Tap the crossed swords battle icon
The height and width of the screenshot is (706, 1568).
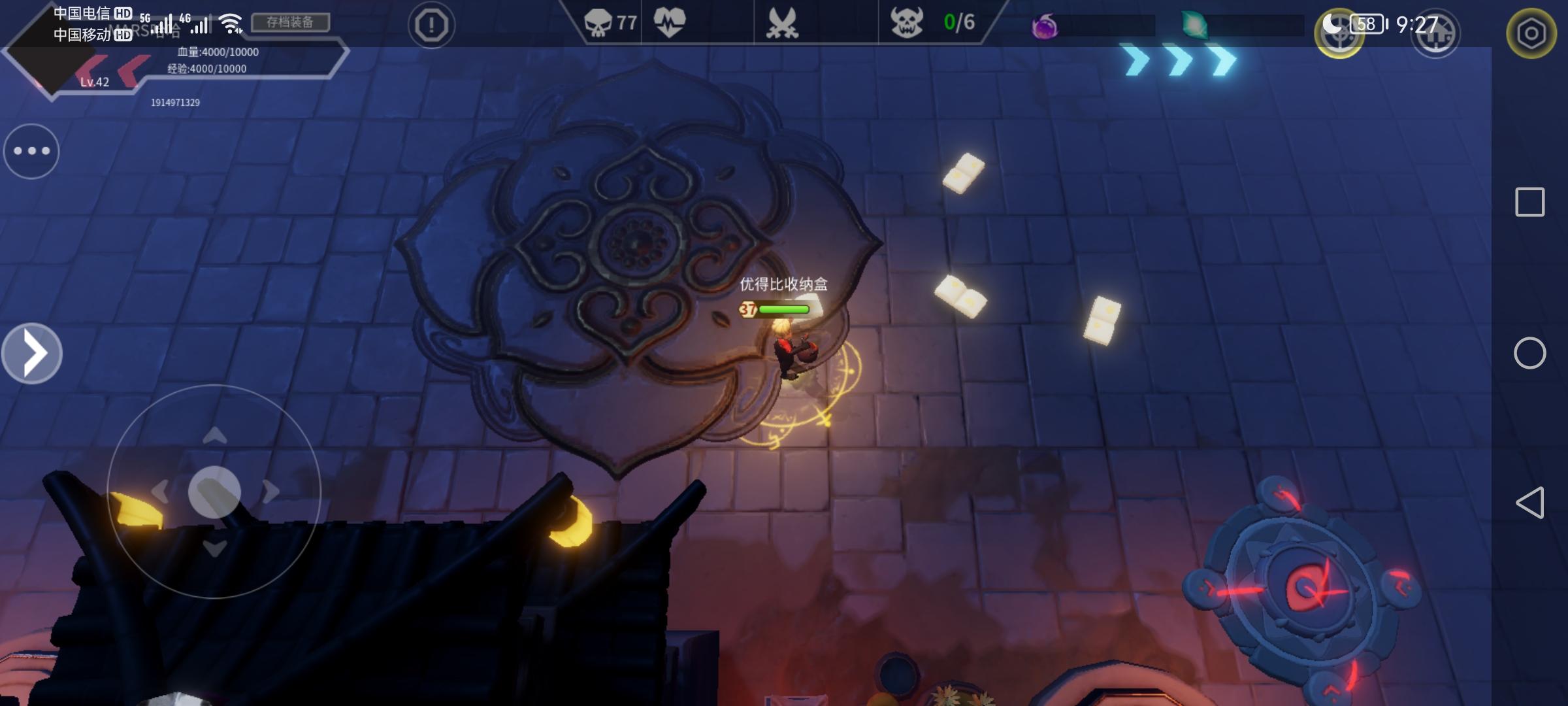[782, 24]
